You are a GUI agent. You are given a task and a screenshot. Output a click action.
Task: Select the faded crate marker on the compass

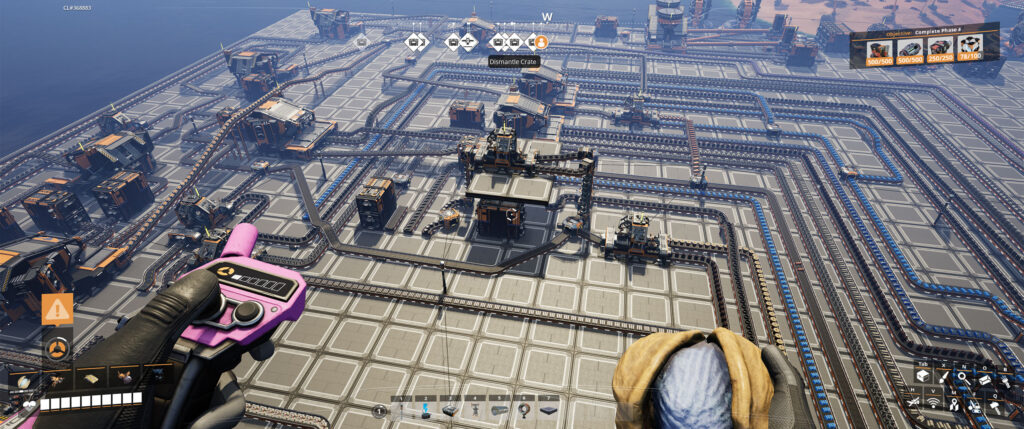(361, 42)
